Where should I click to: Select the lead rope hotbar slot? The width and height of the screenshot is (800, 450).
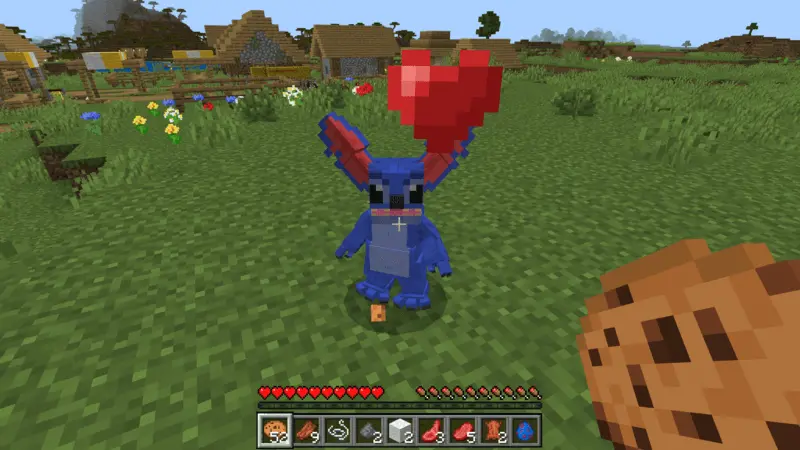339,430
